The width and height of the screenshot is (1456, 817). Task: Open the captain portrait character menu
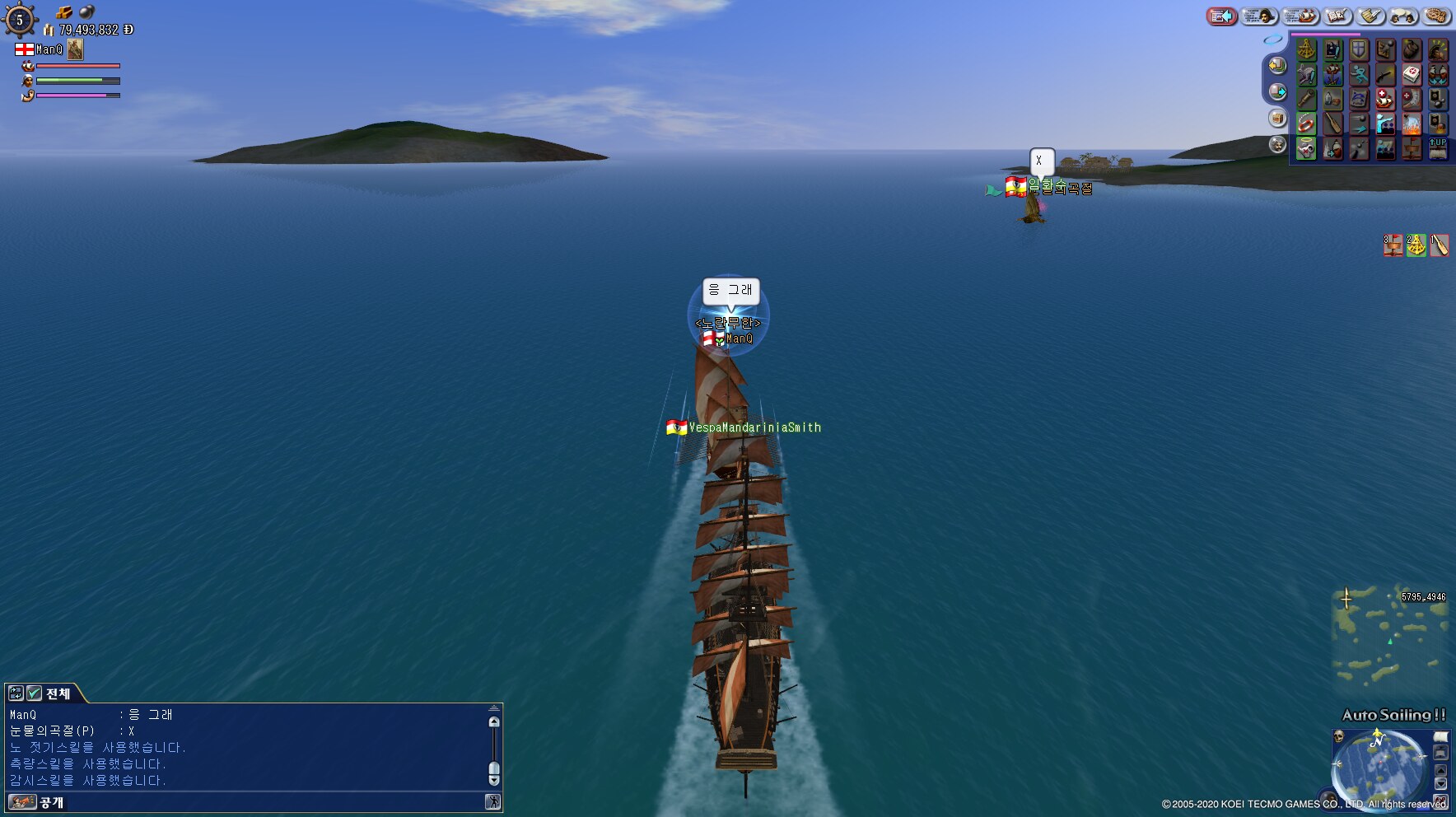coord(1258,16)
